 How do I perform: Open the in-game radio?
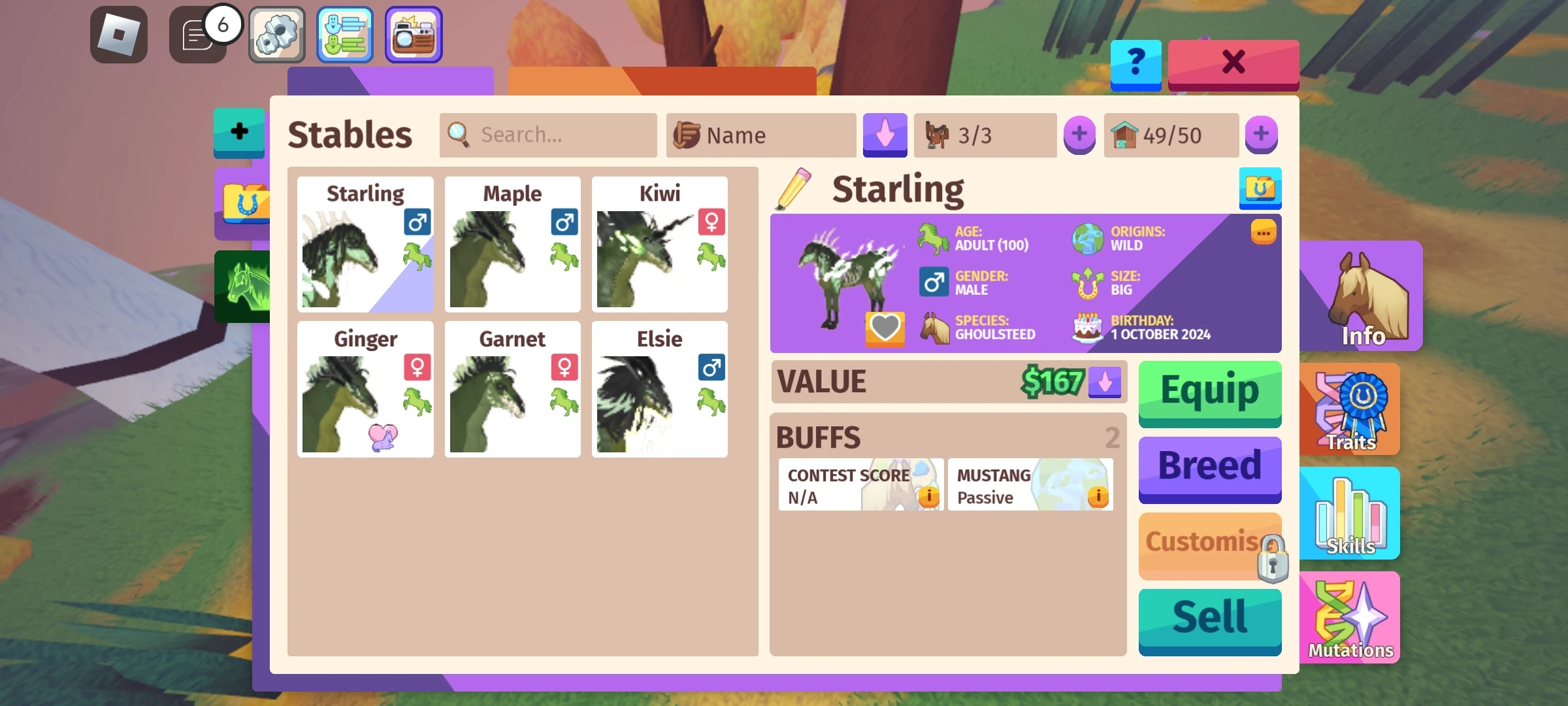click(414, 34)
